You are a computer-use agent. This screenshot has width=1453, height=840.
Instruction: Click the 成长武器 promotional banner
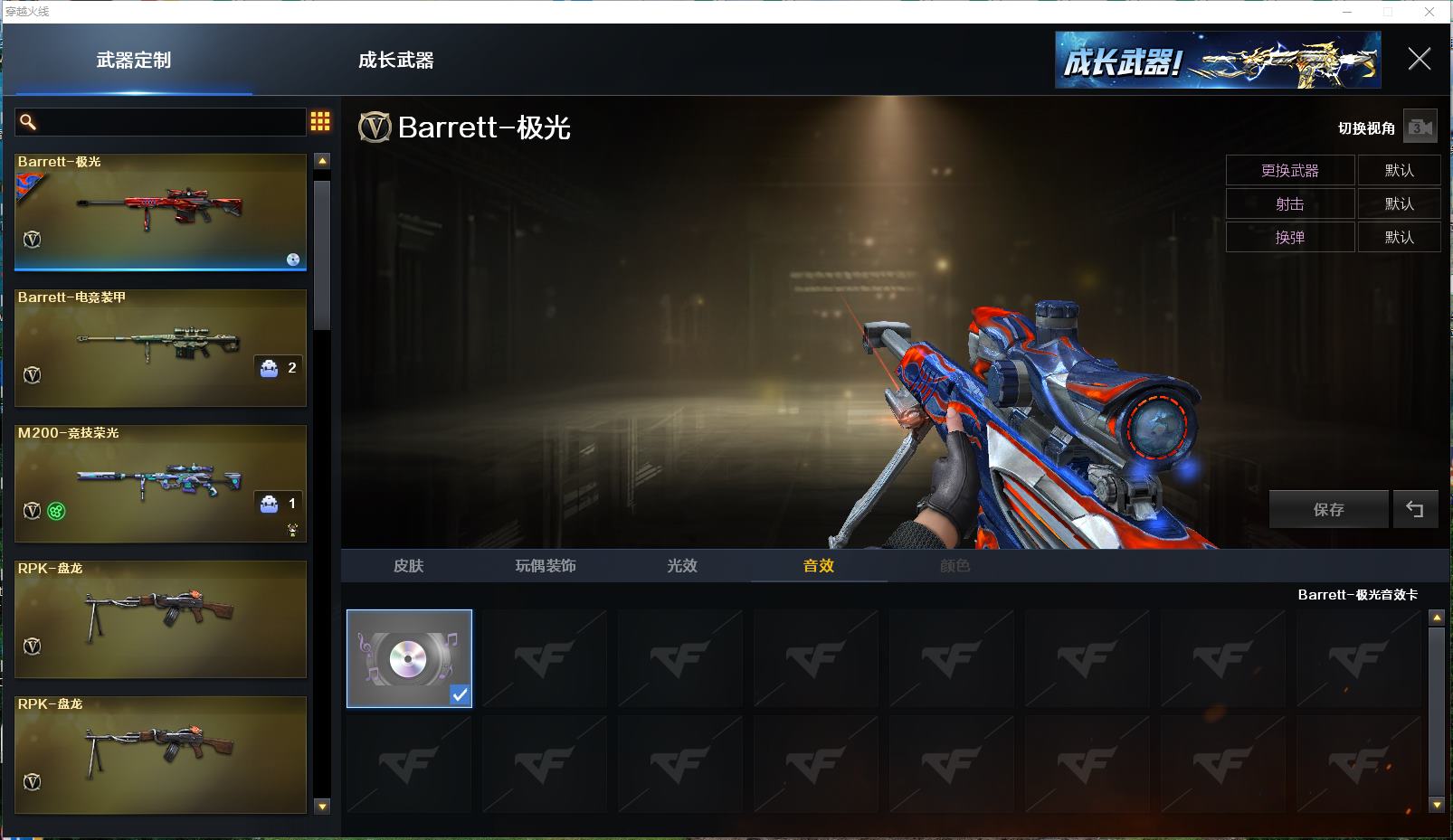click(1217, 61)
